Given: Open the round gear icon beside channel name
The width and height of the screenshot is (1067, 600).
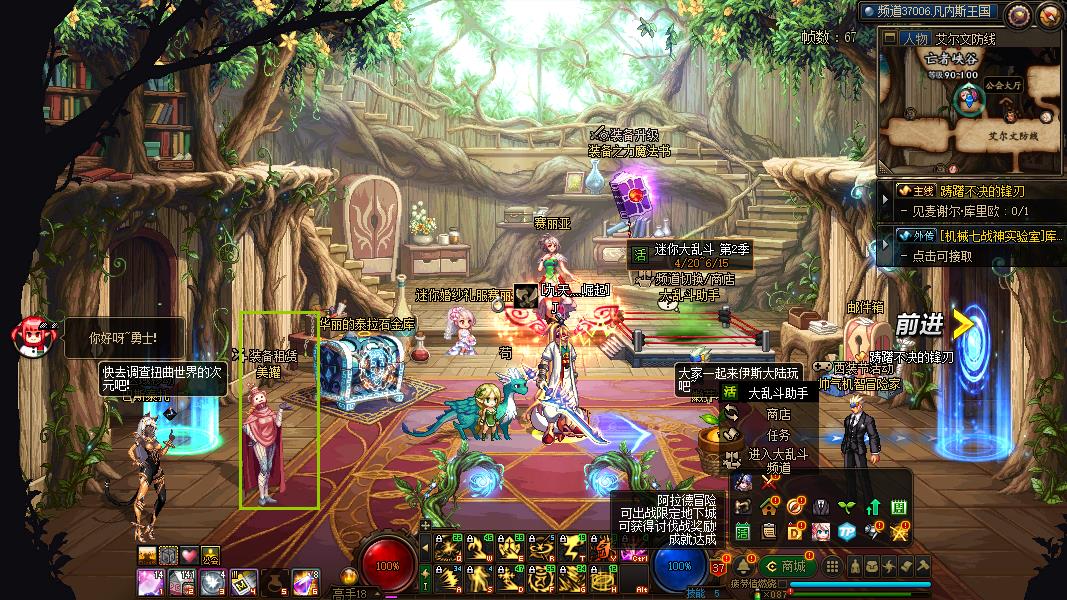Looking at the screenshot, I should coord(1018,14).
